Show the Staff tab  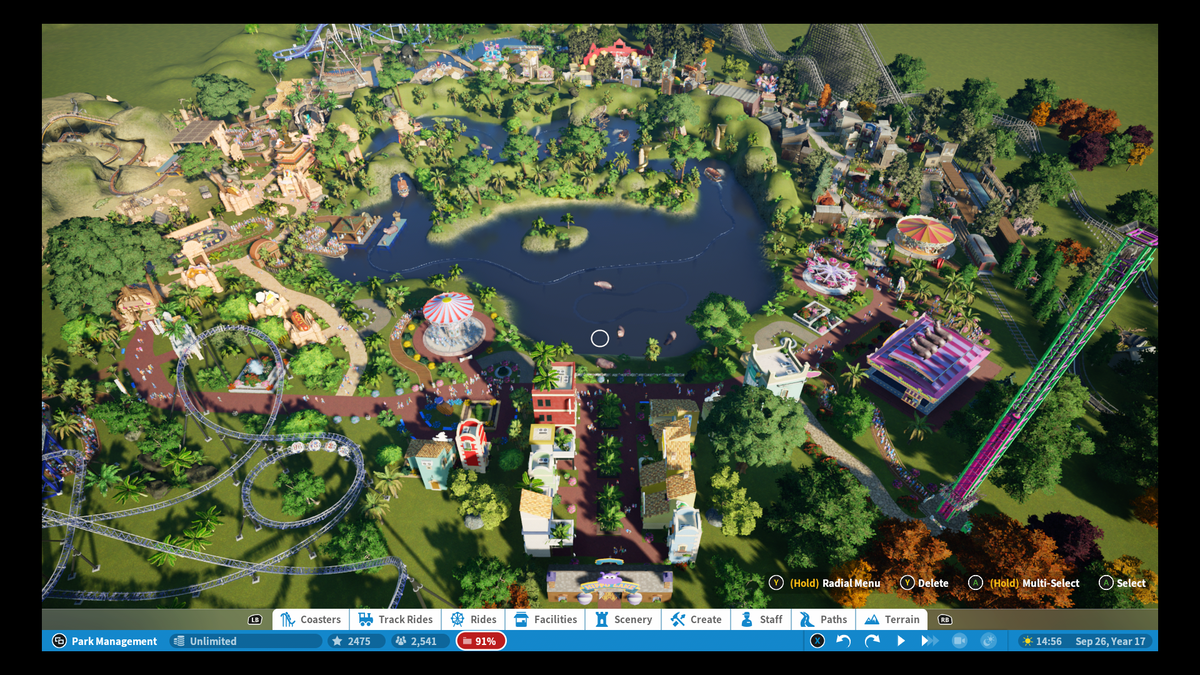(762, 619)
